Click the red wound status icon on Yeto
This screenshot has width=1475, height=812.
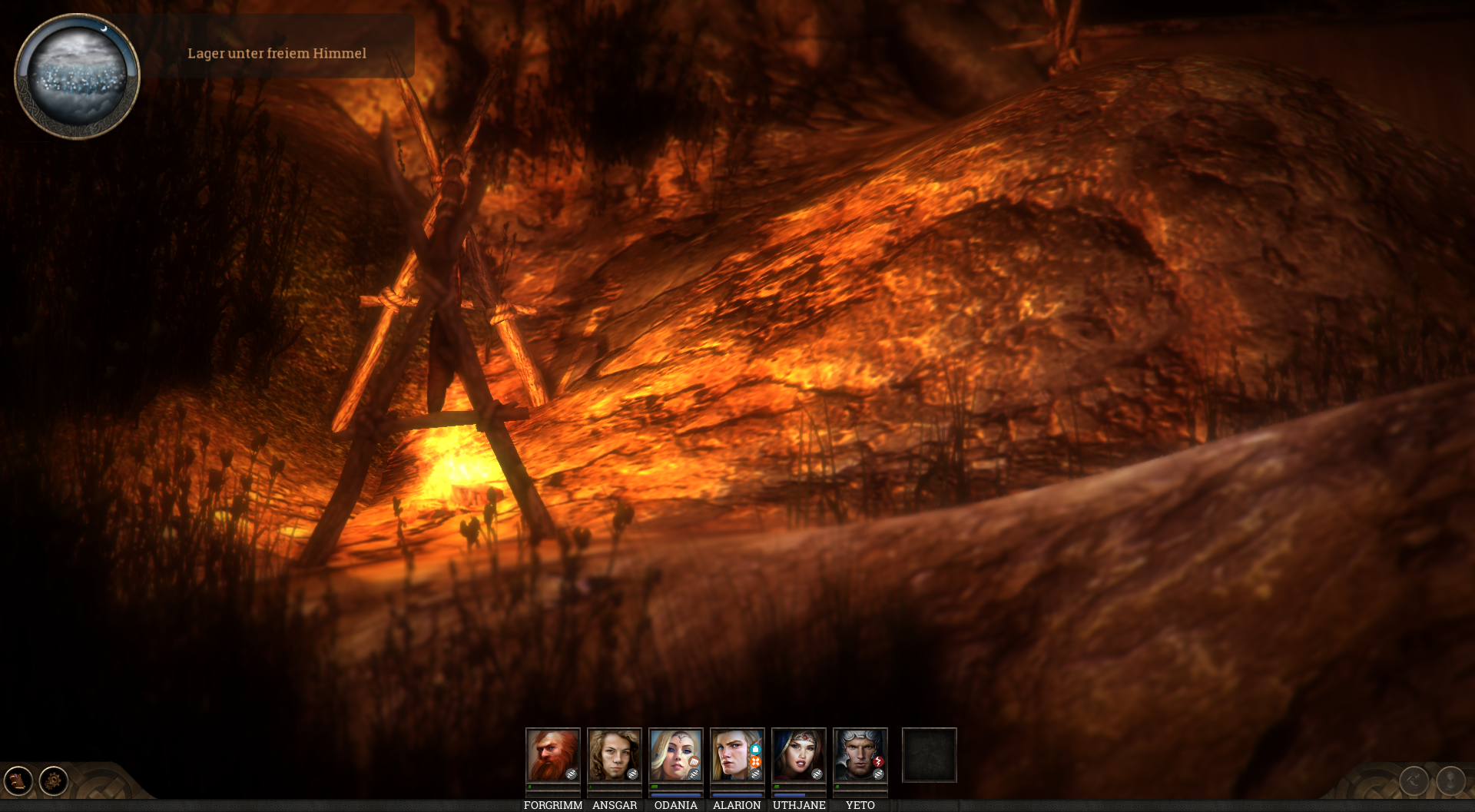click(878, 761)
